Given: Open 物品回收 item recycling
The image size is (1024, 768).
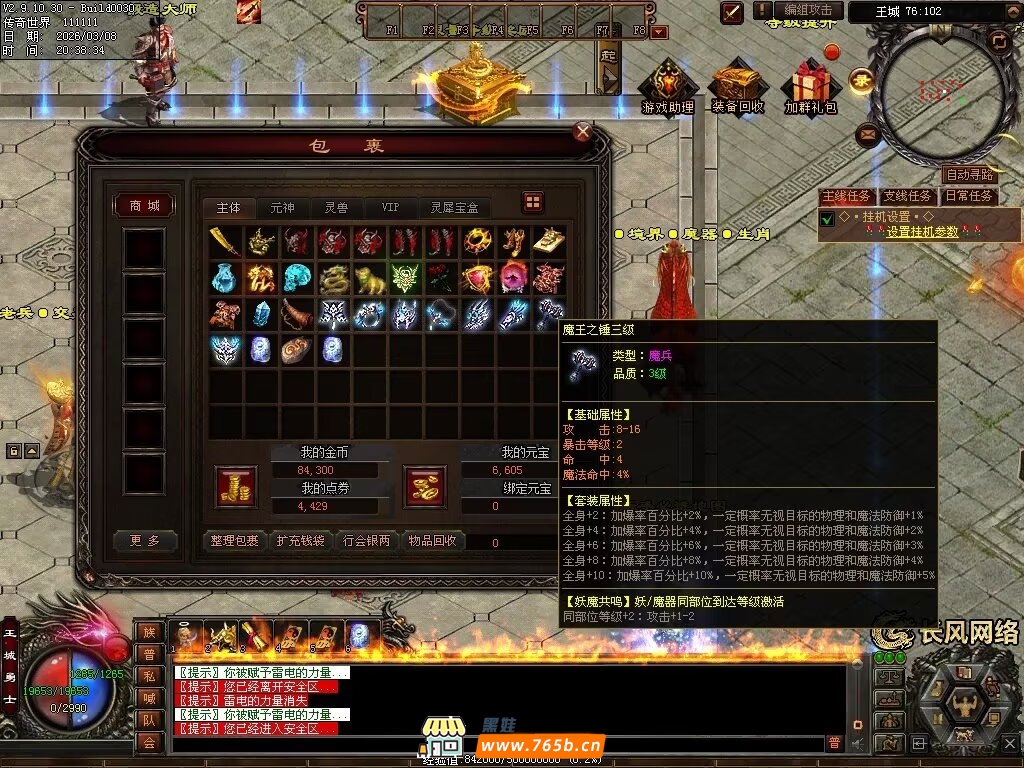Looking at the screenshot, I should [432, 541].
